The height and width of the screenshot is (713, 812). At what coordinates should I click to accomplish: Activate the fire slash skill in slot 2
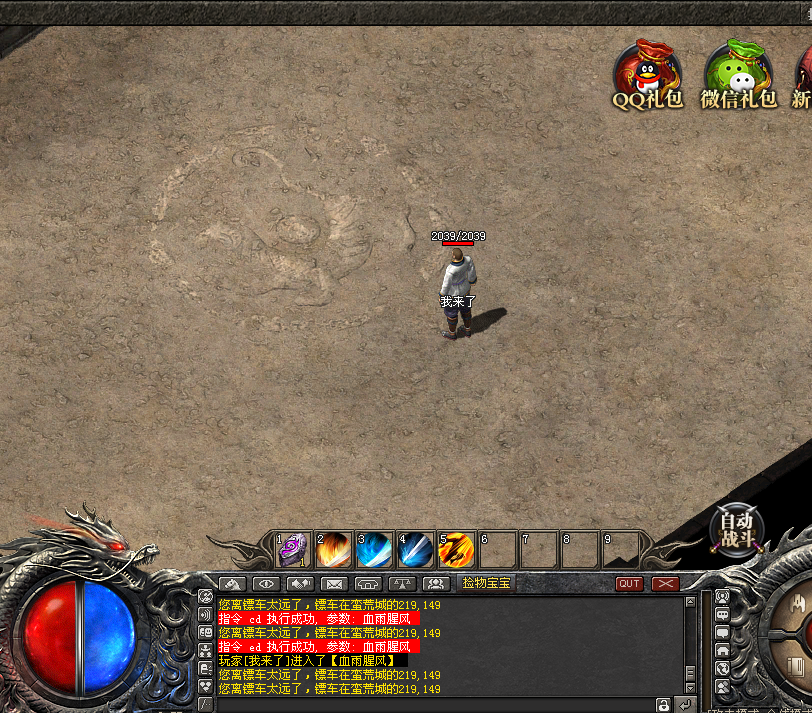pyautogui.click(x=333, y=549)
